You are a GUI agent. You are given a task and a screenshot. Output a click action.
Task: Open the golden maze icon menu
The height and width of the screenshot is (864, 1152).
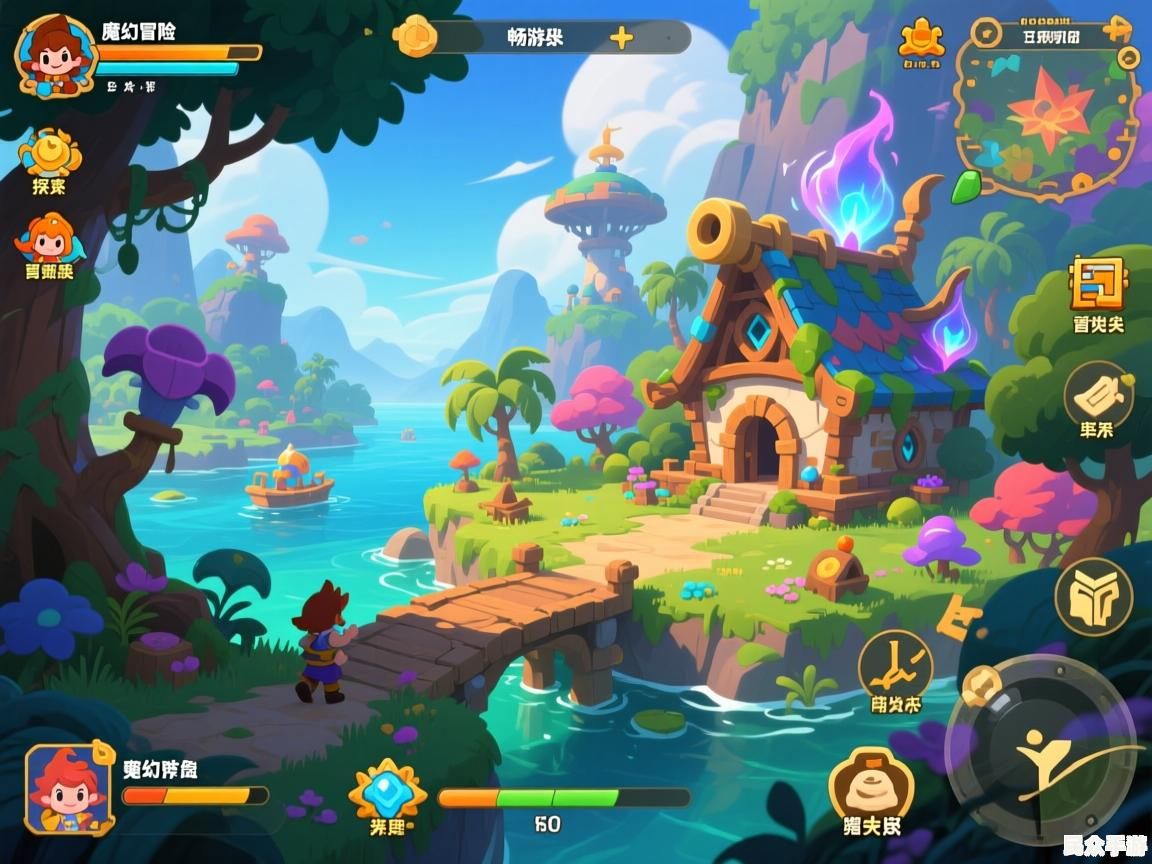click(x=1097, y=284)
